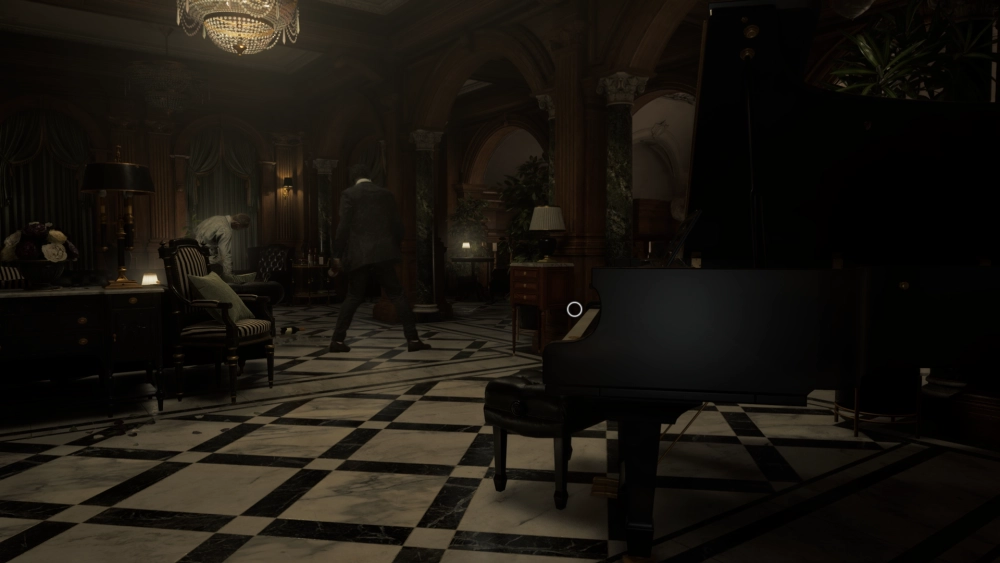The width and height of the screenshot is (1000, 563).
Task: Click the white circular interaction marker
Action: (x=574, y=309)
